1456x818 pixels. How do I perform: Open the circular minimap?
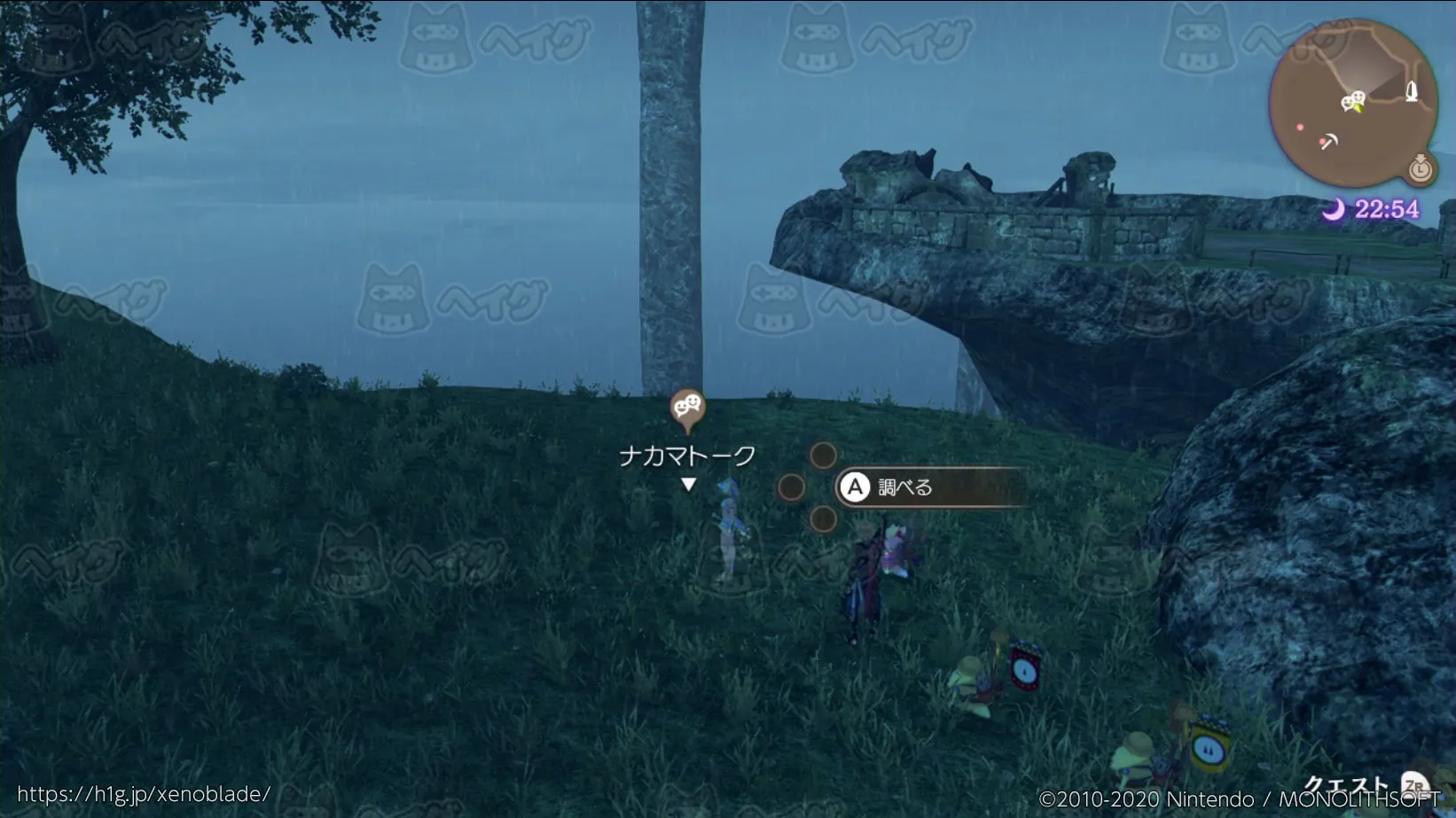click(1351, 104)
